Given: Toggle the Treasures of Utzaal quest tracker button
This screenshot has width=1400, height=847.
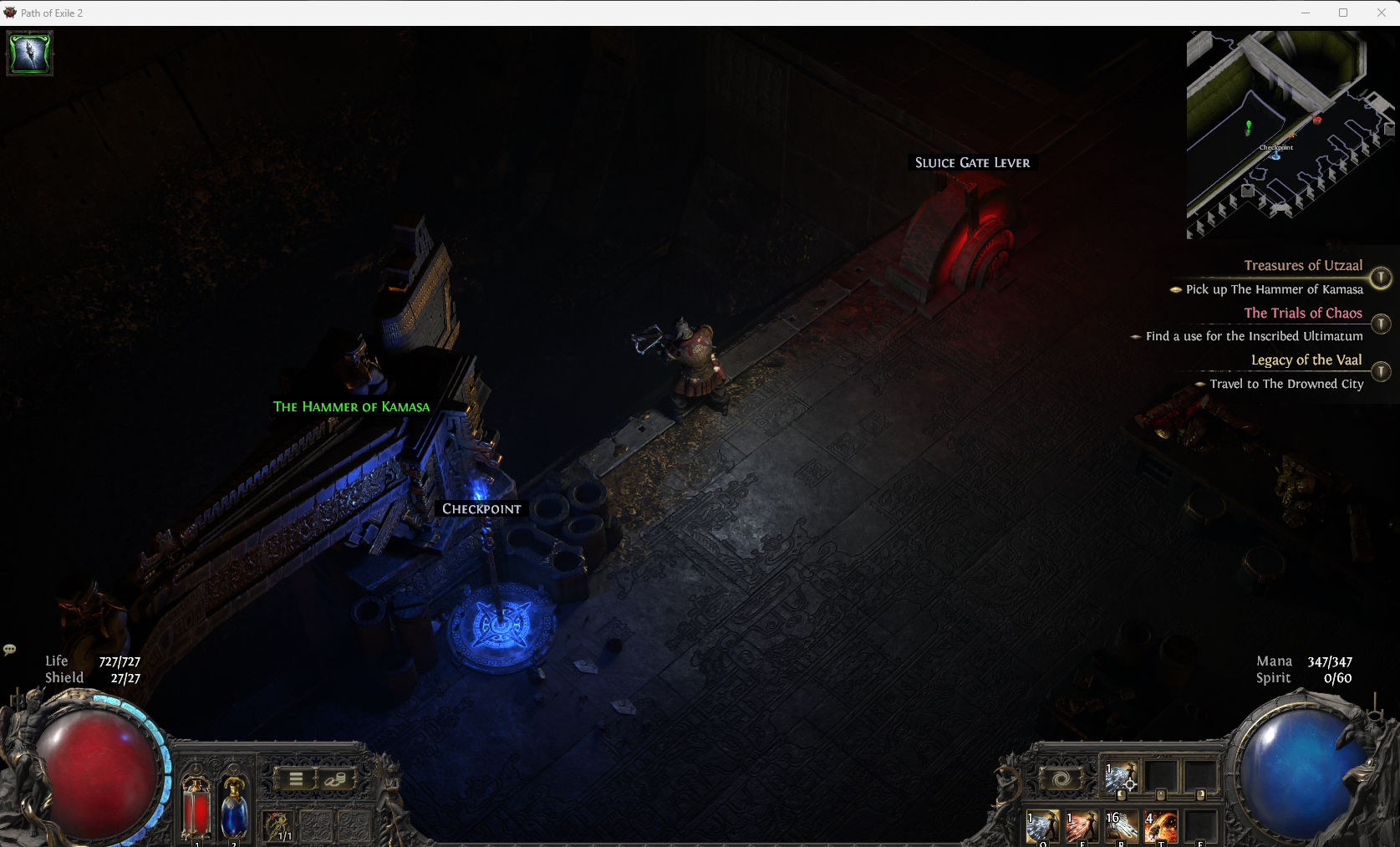Looking at the screenshot, I should 1381,277.
